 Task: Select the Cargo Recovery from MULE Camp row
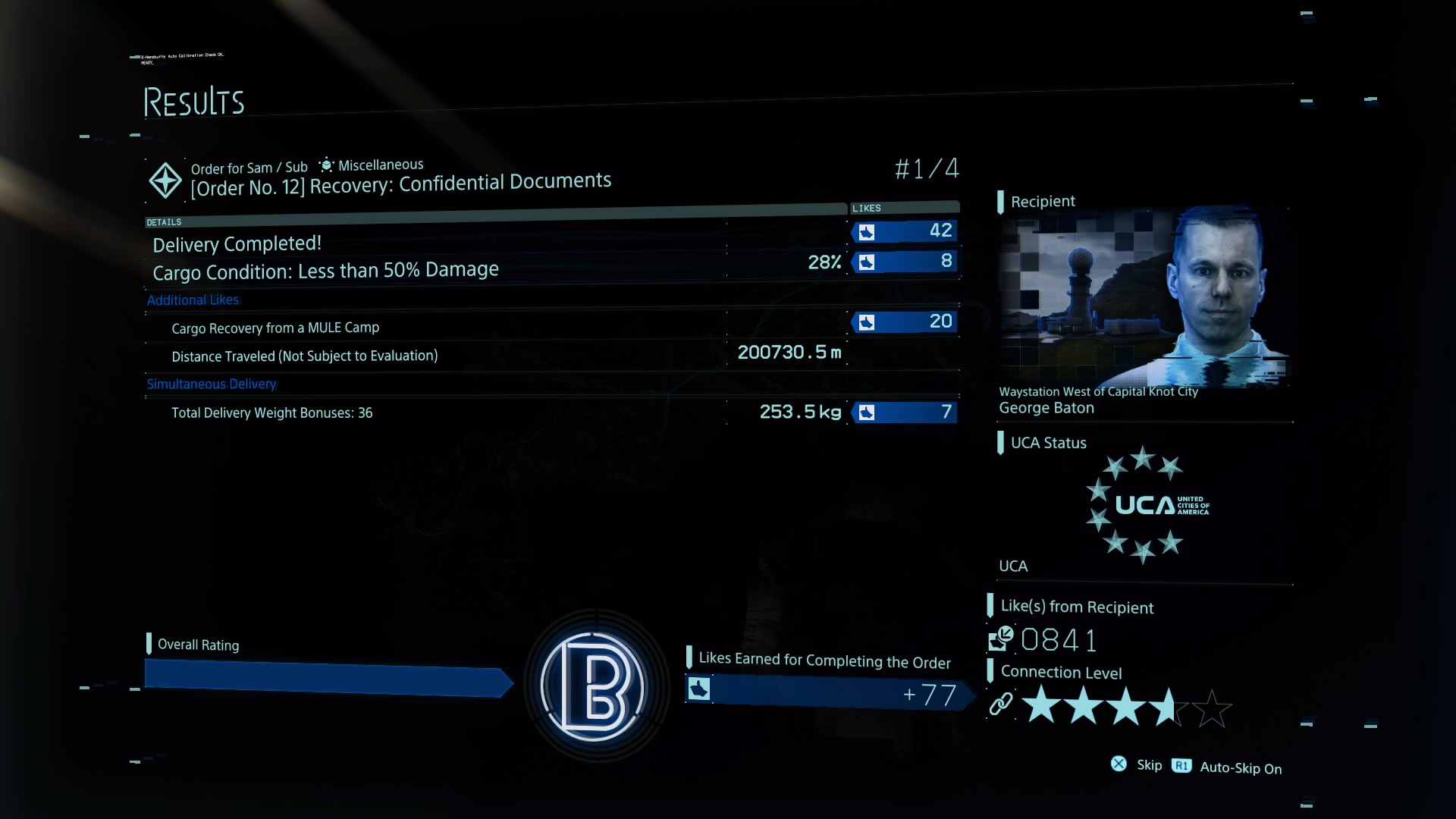(x=275, y=328)
